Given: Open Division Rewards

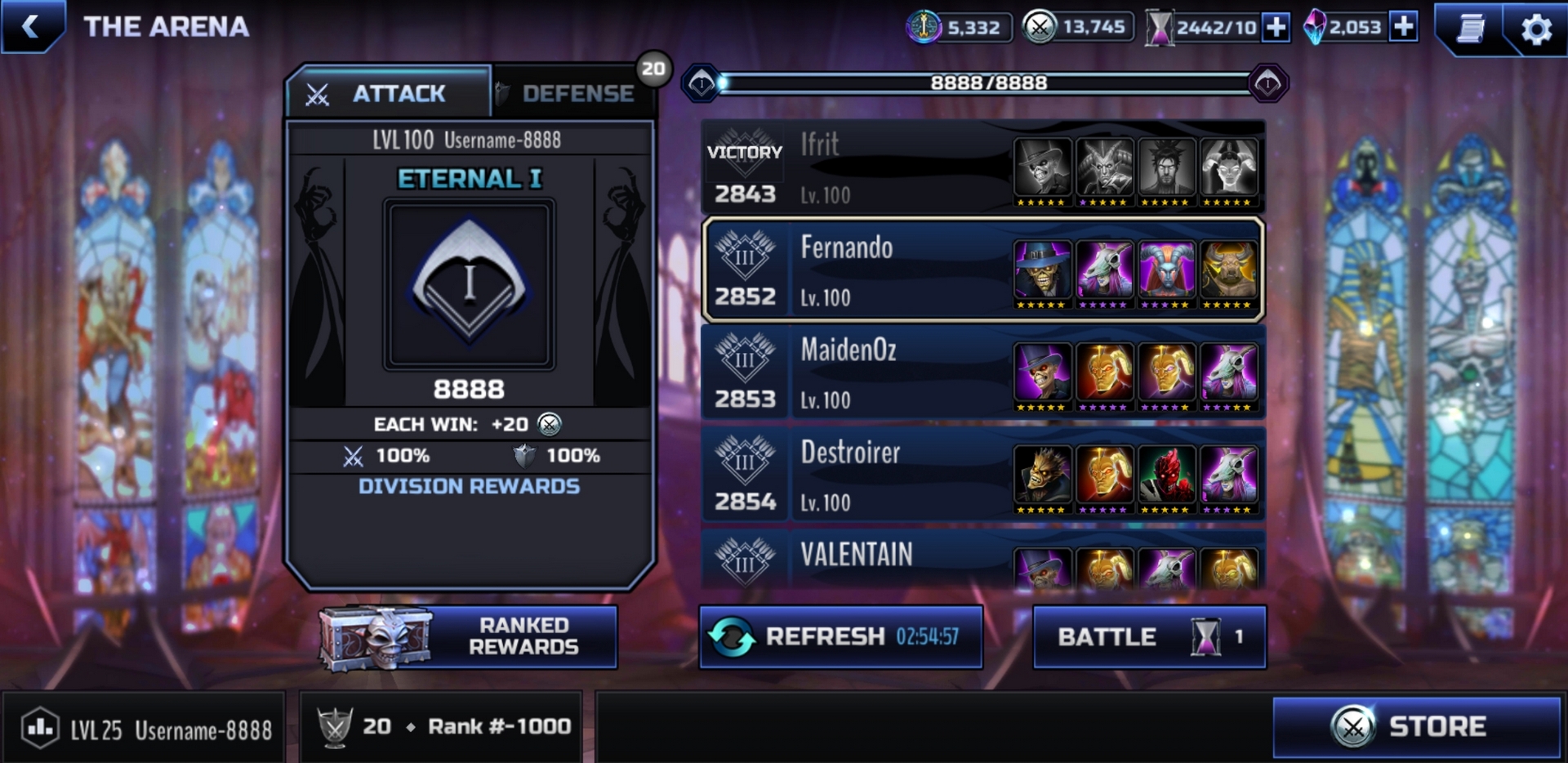Looking at the screenshot, I should pyautogui.click(x=469, y=486).
